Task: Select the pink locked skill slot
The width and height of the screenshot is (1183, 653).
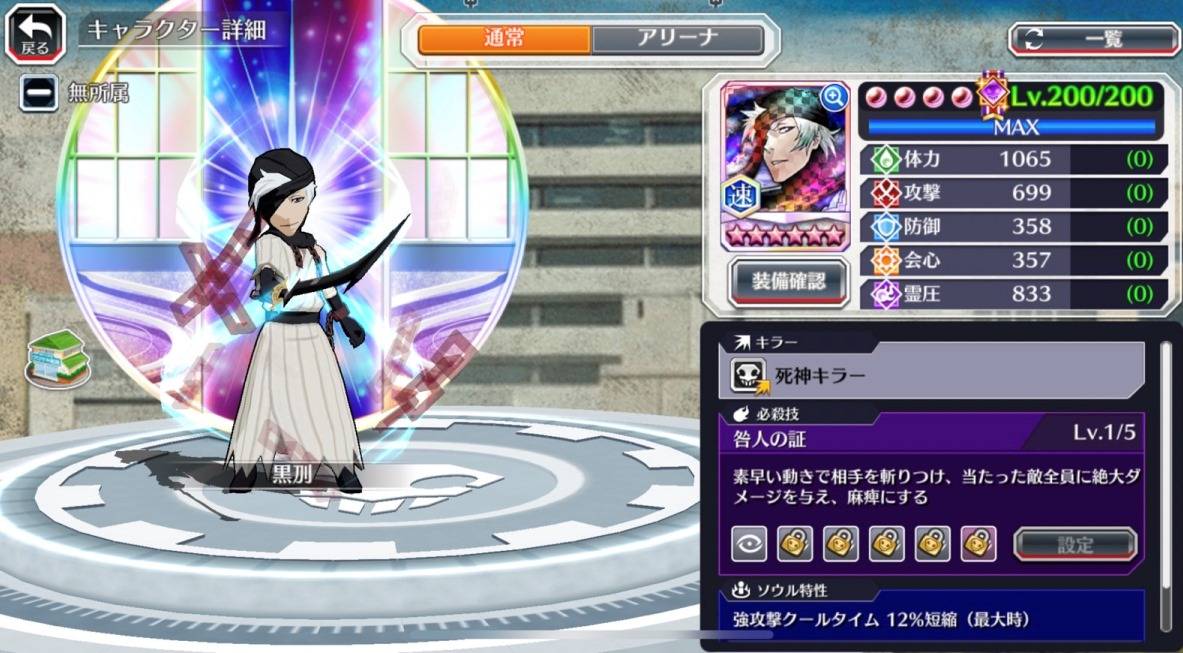Action: 978,543
